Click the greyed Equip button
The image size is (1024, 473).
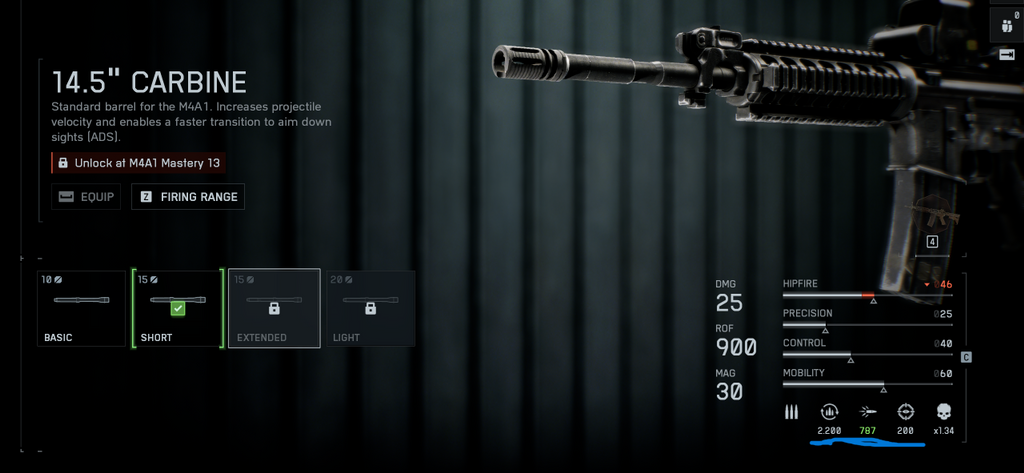[86, 197]
